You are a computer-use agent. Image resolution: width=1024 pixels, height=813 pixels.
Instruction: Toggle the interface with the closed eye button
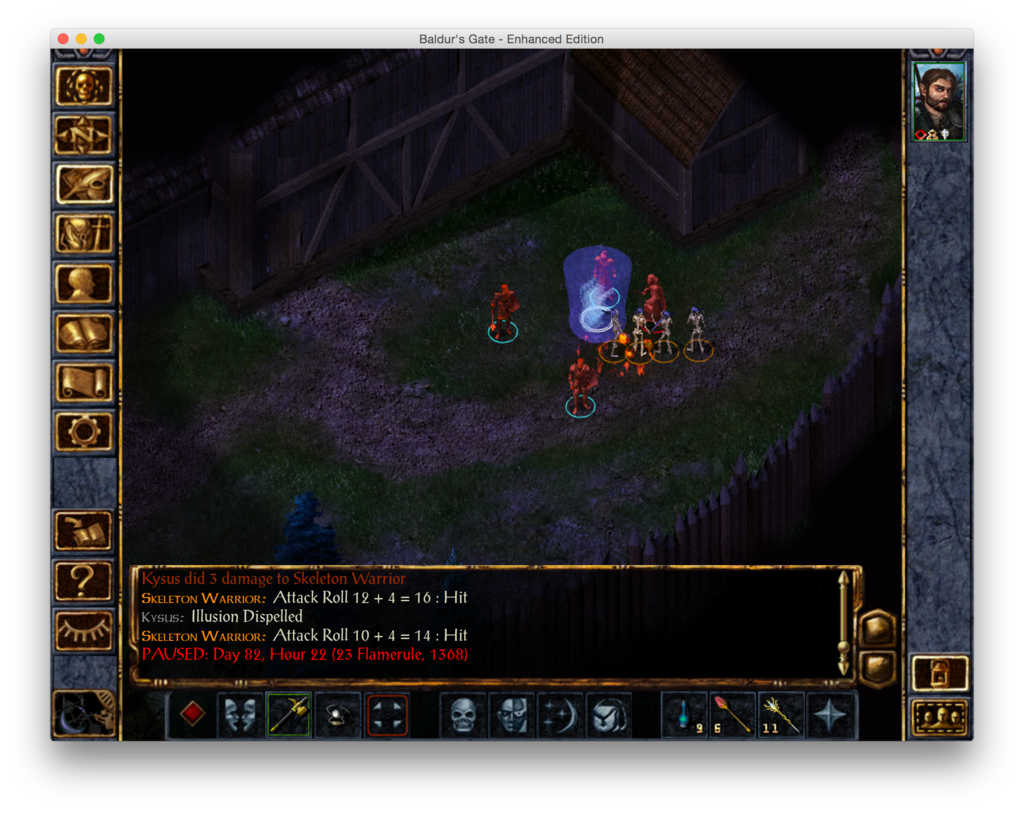84,630
